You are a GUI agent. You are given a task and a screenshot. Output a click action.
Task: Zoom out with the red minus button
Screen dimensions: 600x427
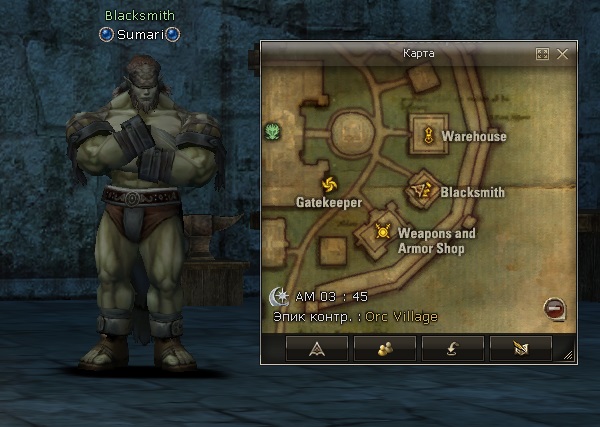[x=553, y=308]
